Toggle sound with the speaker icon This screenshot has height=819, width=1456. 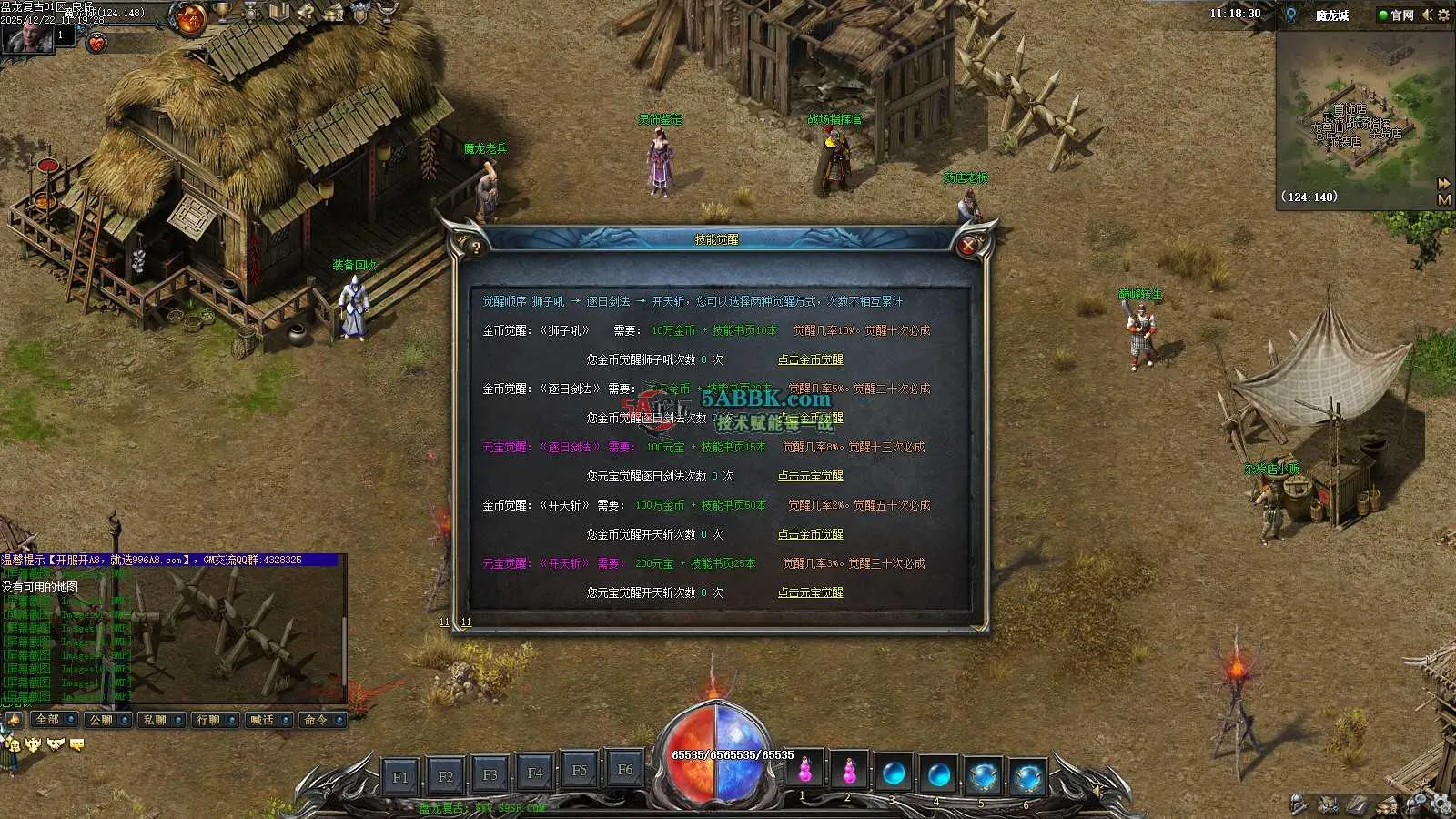tap(1427, 15)
